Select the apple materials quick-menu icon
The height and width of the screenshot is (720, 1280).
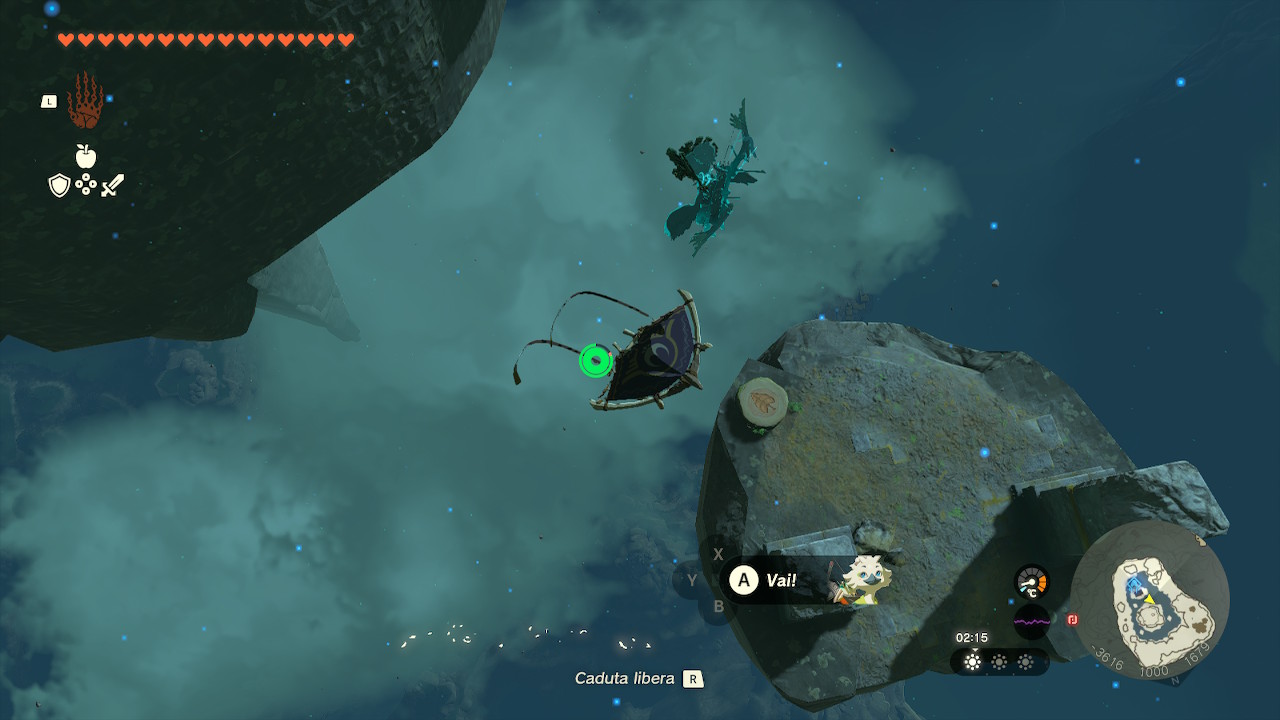pos(86,156)
